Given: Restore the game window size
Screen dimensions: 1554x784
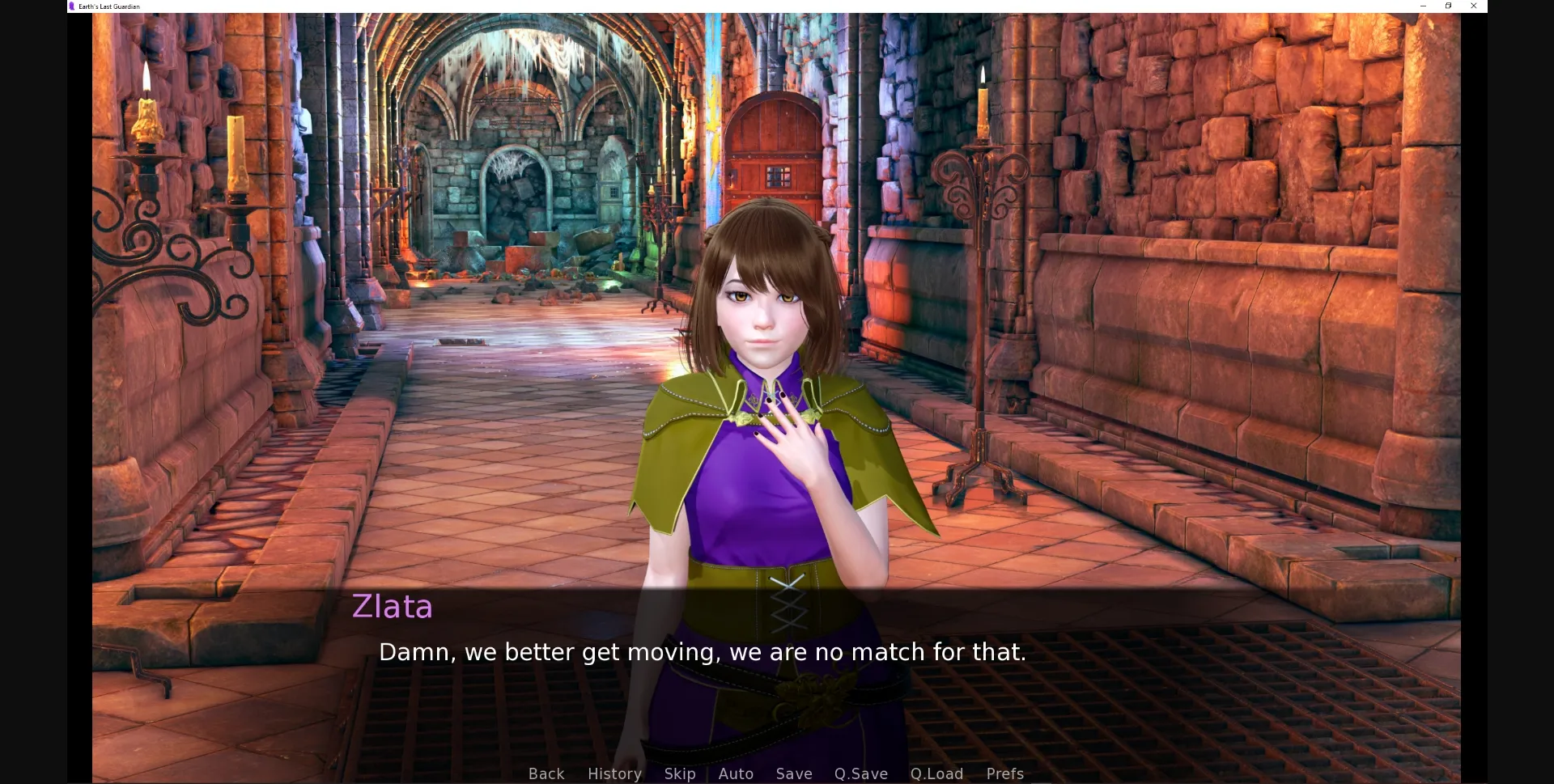Looking at the screenshot, I should 1448,6.
